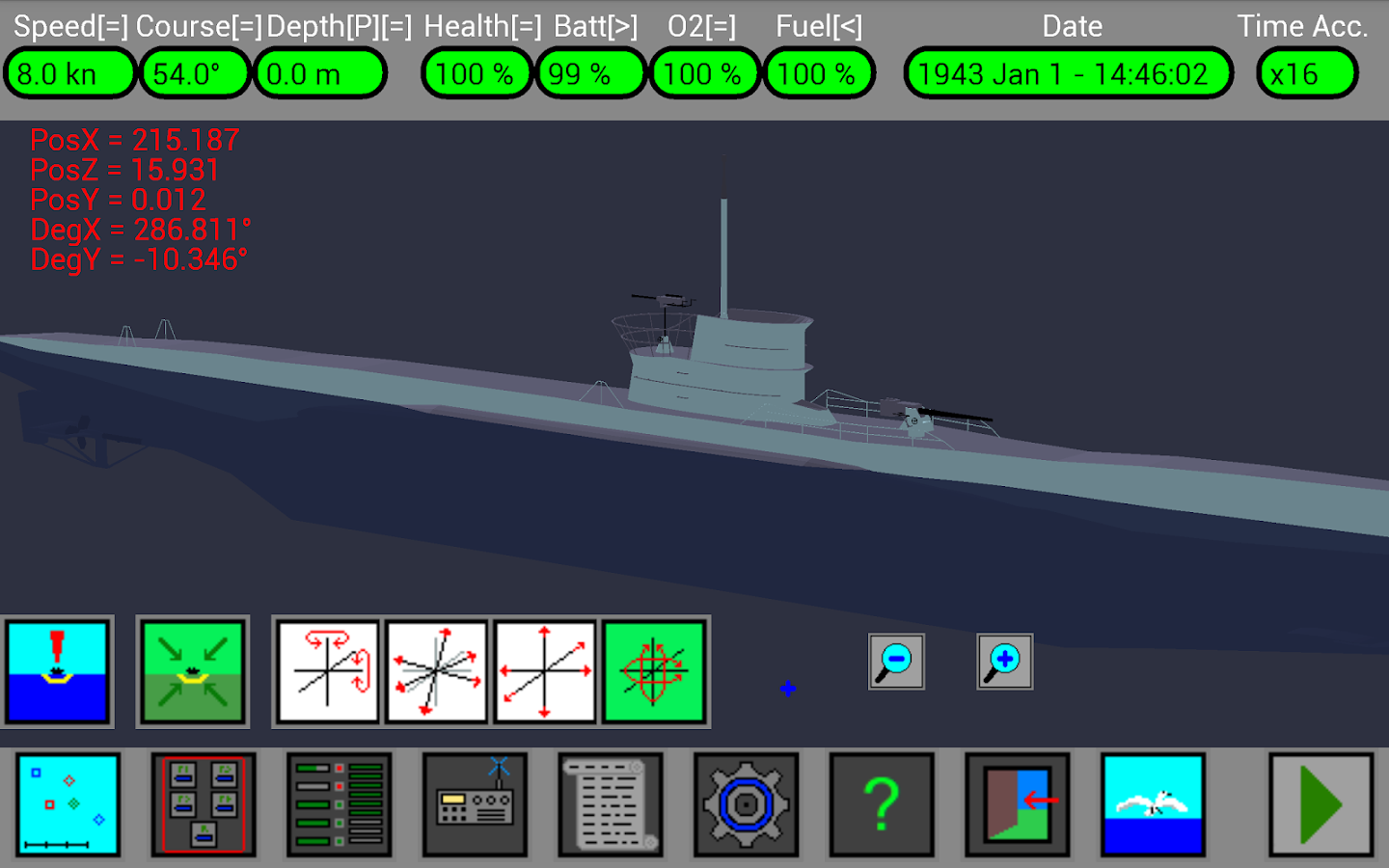Image resolution: width=1389 pixels, height=868 pixels.
Task: Open the settings gear menu
Action: coord(746,805)
